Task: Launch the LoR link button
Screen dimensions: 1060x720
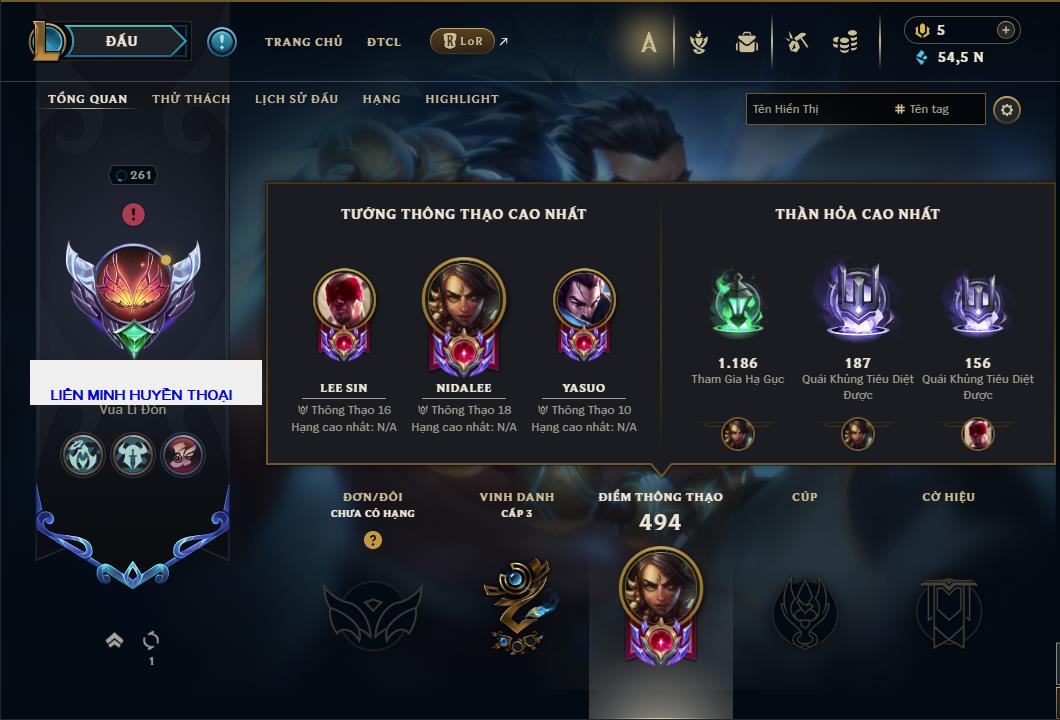Action: (x=464, y=42)
